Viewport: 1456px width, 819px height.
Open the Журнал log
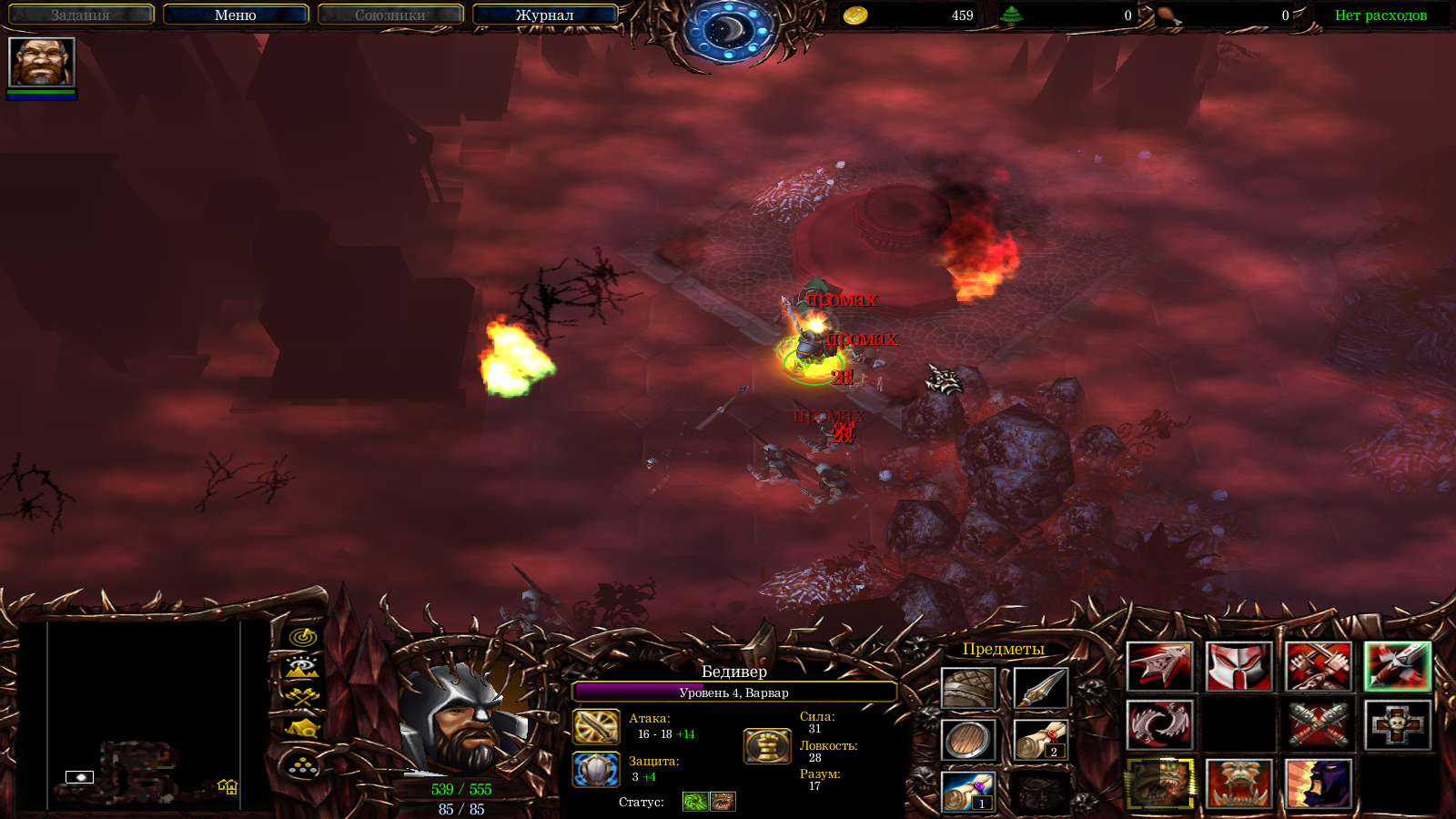click(544, 15)
